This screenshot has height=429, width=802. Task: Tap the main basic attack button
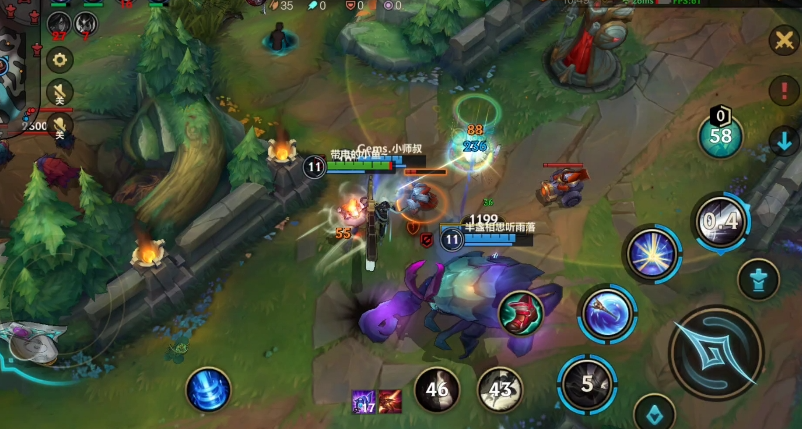pyautogui.click(x=715, y=352)
